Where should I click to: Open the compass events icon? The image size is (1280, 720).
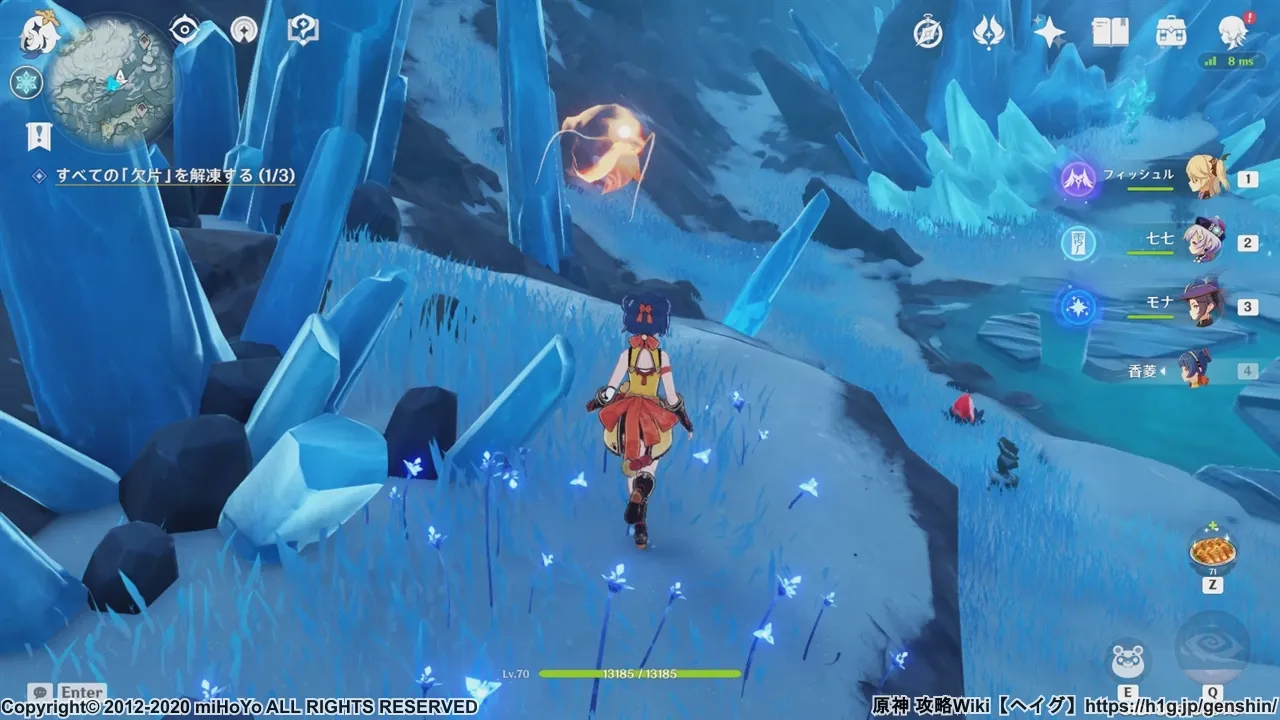pos(928,33)
